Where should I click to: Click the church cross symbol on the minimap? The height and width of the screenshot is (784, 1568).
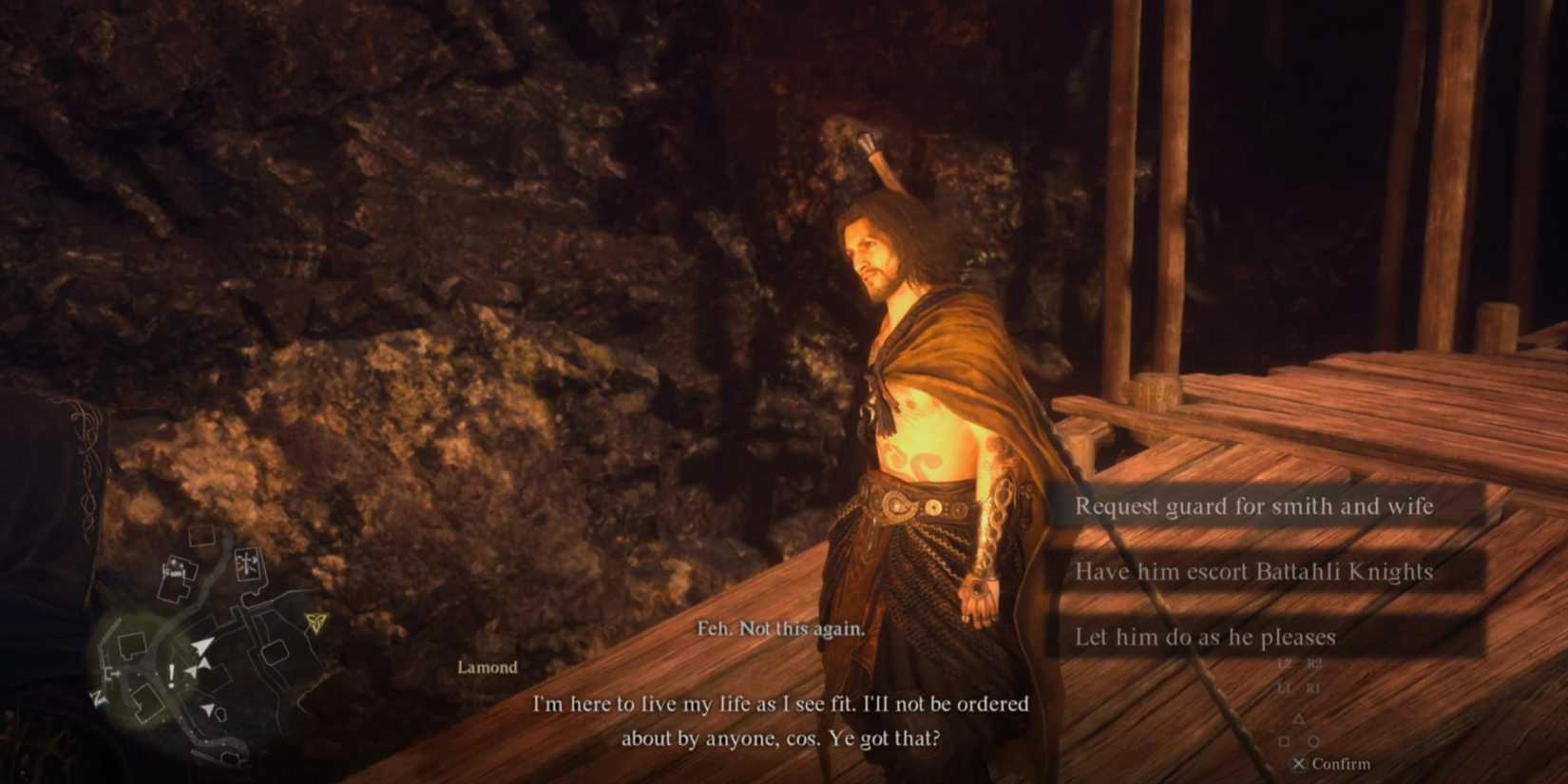[x=246, y=563]
